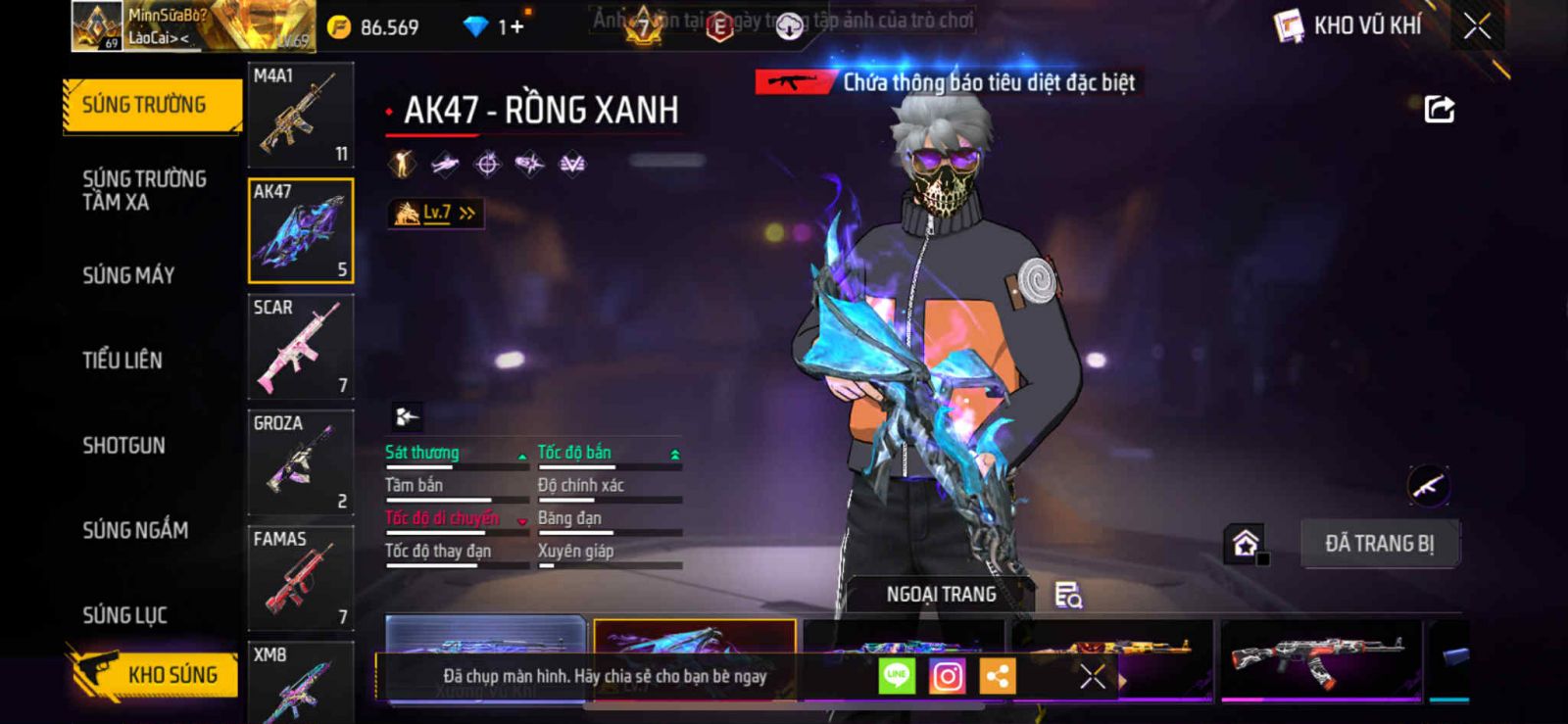Switch to the Súng Ngắm category
The height and width of the screenshot is (724, 1568).
click(x=135, y=530)
